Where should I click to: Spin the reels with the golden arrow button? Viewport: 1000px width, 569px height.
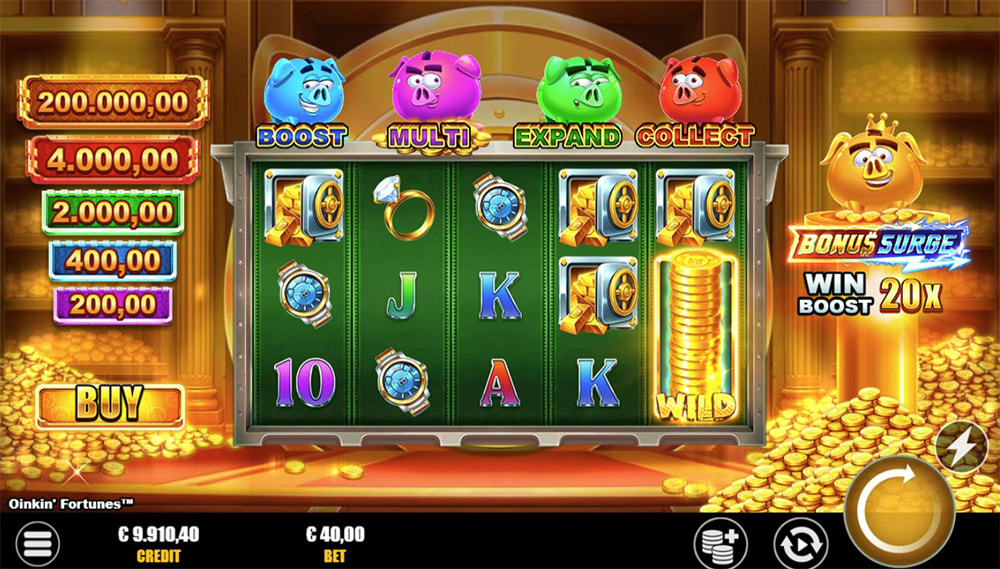pyautogui.click(x=897, y=510)
